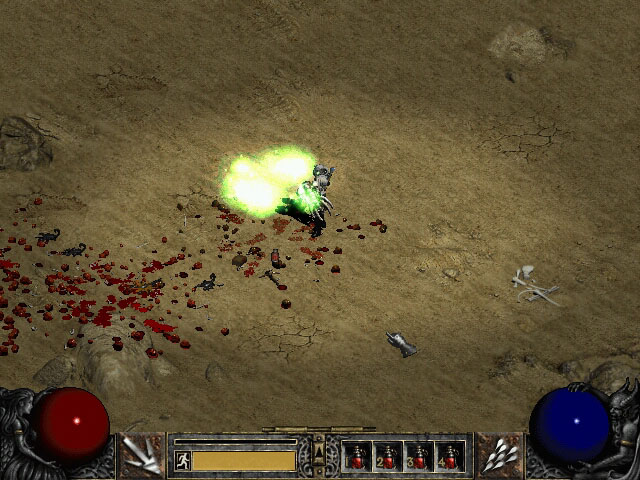Use the red potion in belt slot 3
Screen dimensions: 640x480
coord(419,457)
